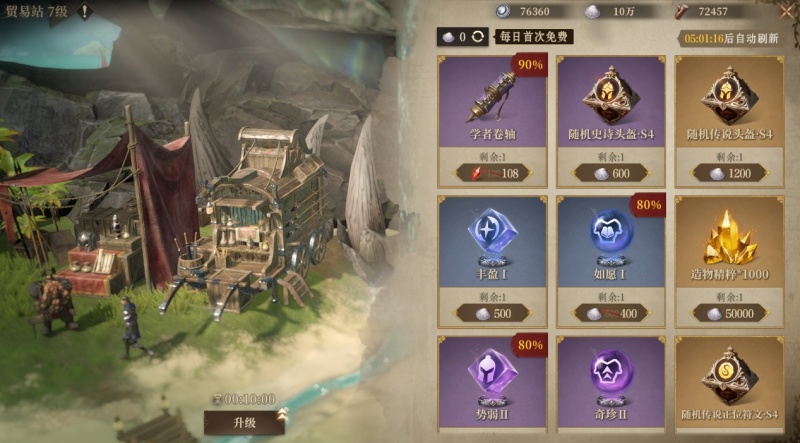Open trade station info exclamation icon
The width and height of the screenshot is (800, 443).
tap(86, 12)
